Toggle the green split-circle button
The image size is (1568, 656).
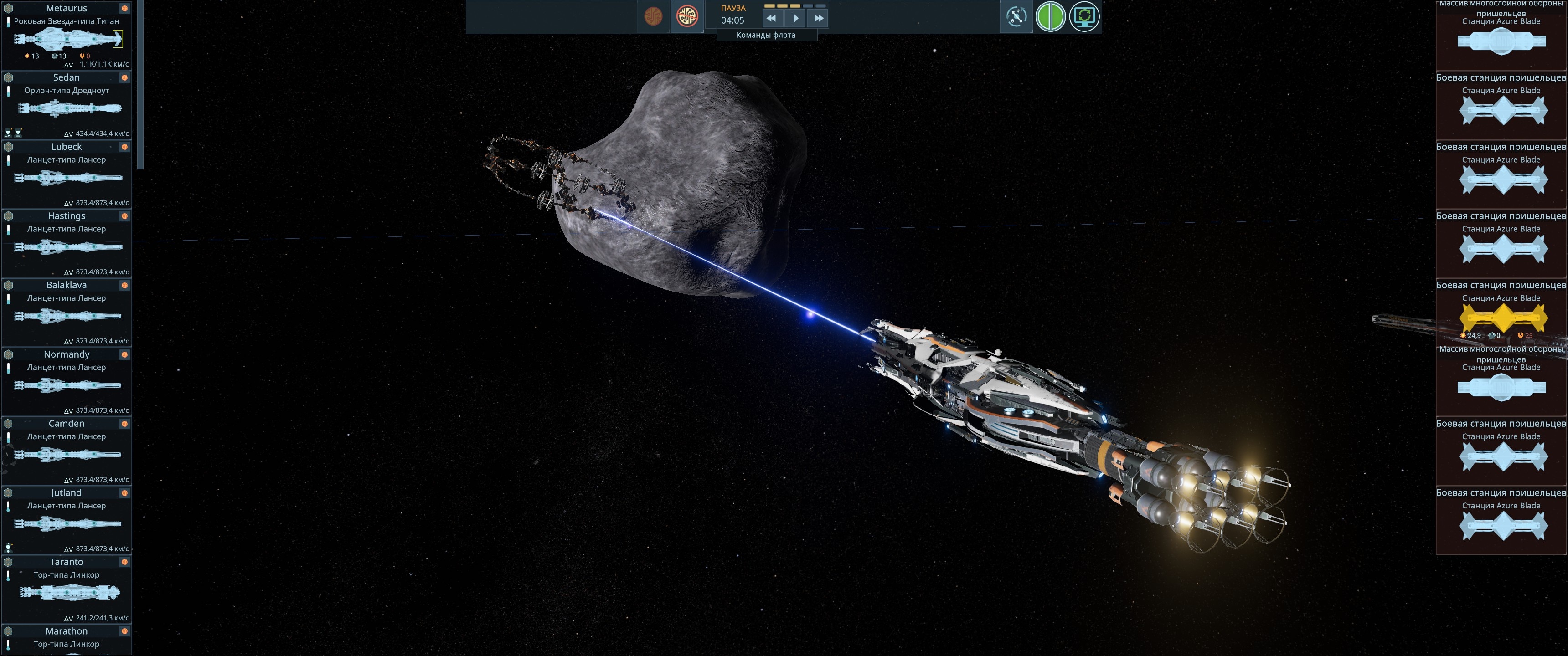point(1050,16)
